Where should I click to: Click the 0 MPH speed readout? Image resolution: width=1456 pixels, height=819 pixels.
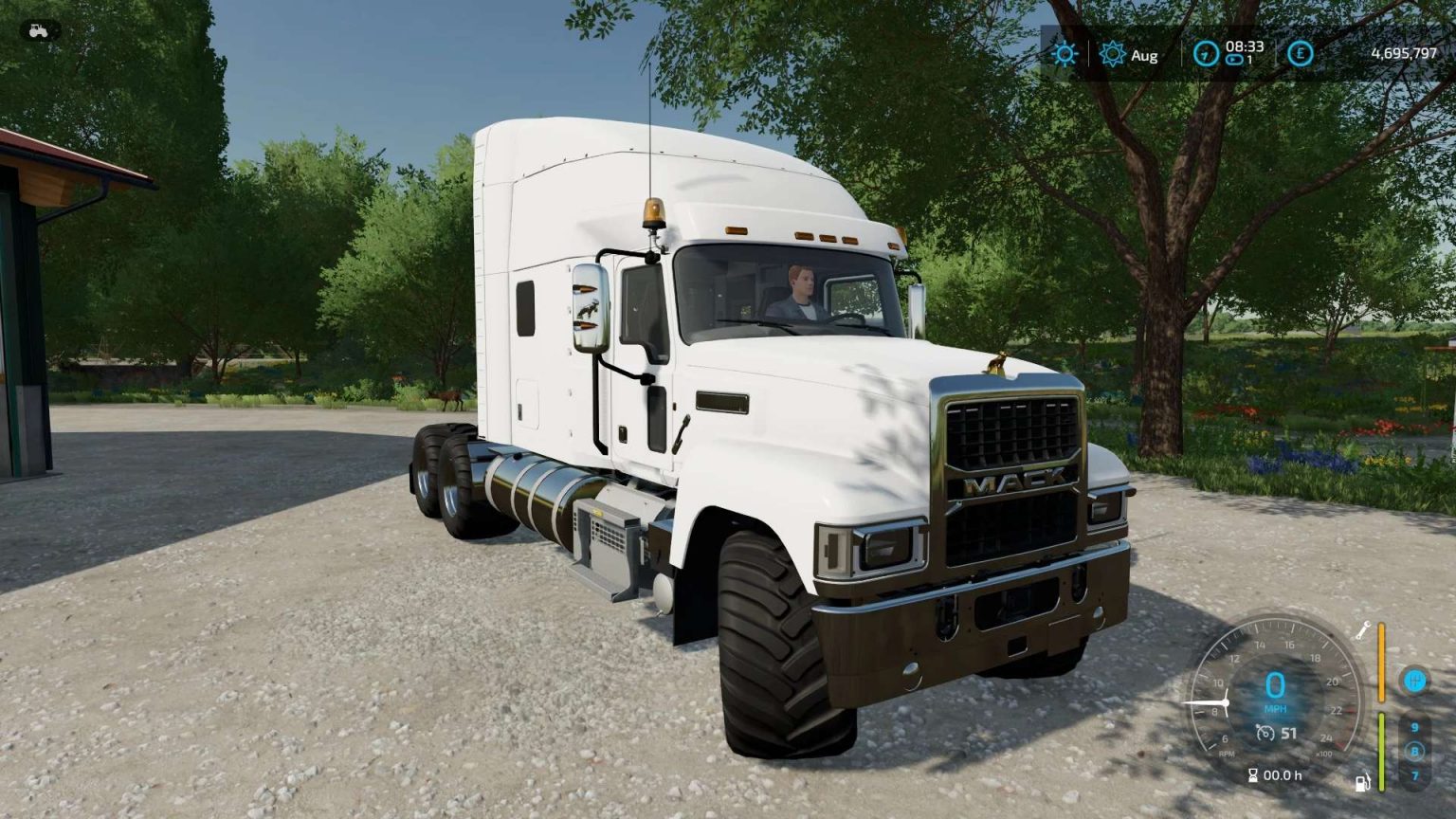tap(1276, 682)
